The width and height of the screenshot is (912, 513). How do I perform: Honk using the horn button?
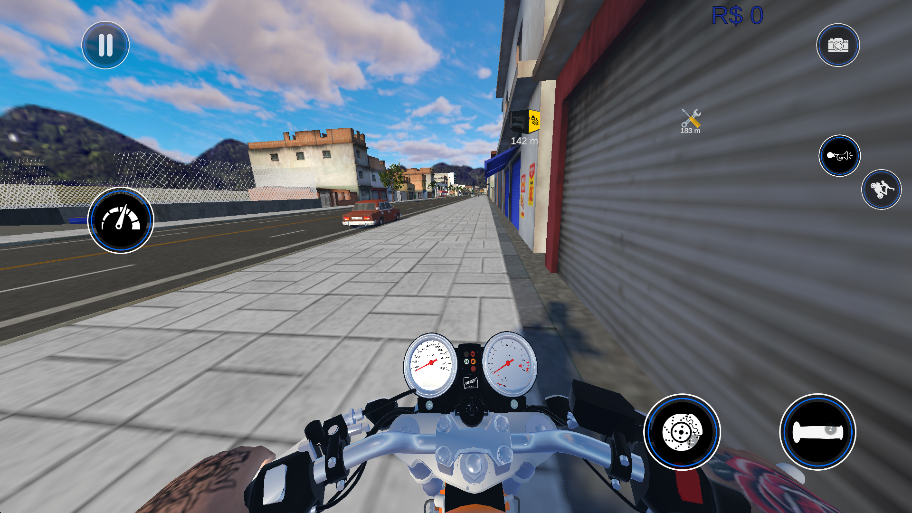point(839,155)
